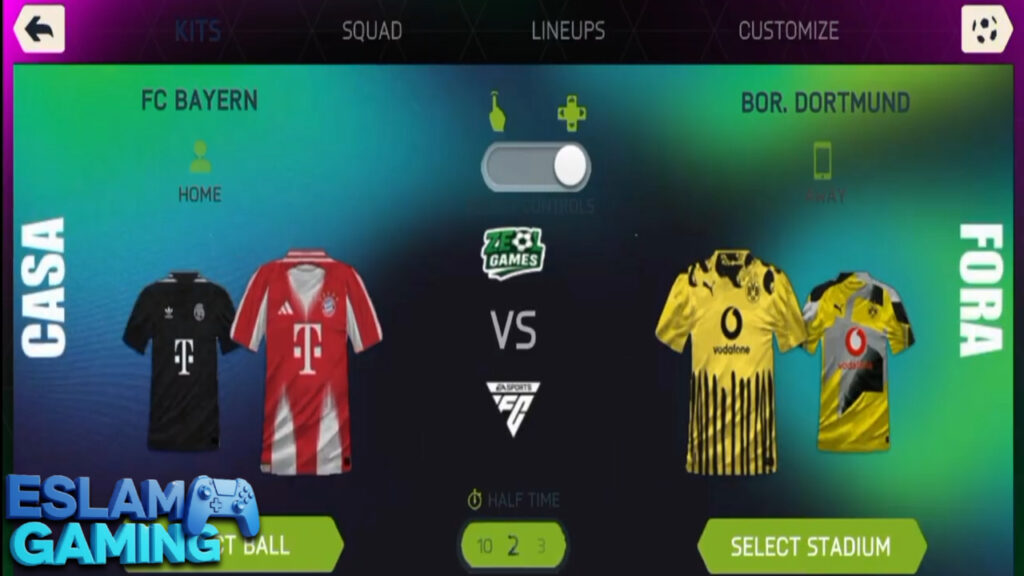1024x576 pixels.
Task: Set half time to 10 minutes
Action: coord(485,546)
